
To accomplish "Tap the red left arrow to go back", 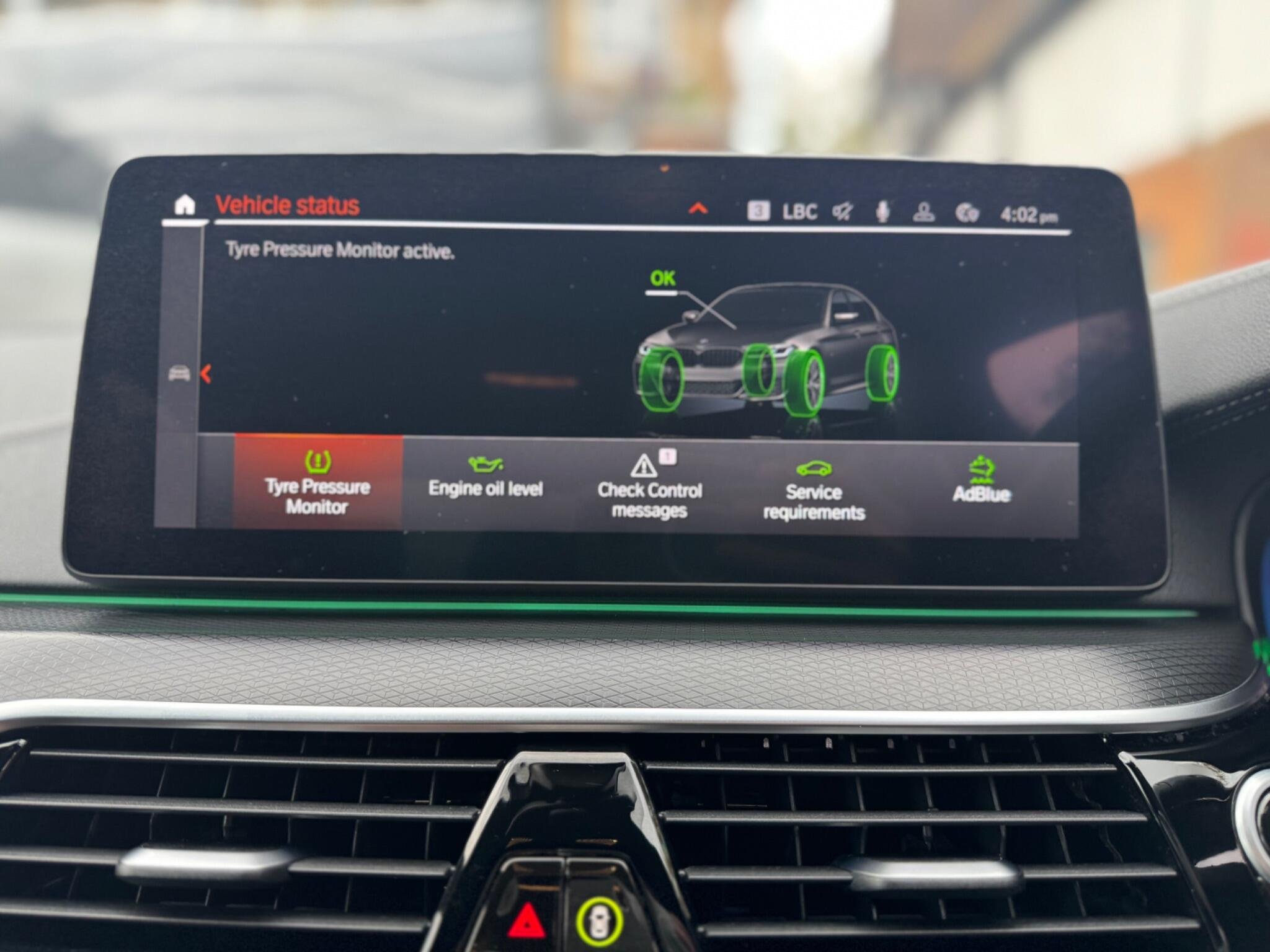I will pos(206,374).
